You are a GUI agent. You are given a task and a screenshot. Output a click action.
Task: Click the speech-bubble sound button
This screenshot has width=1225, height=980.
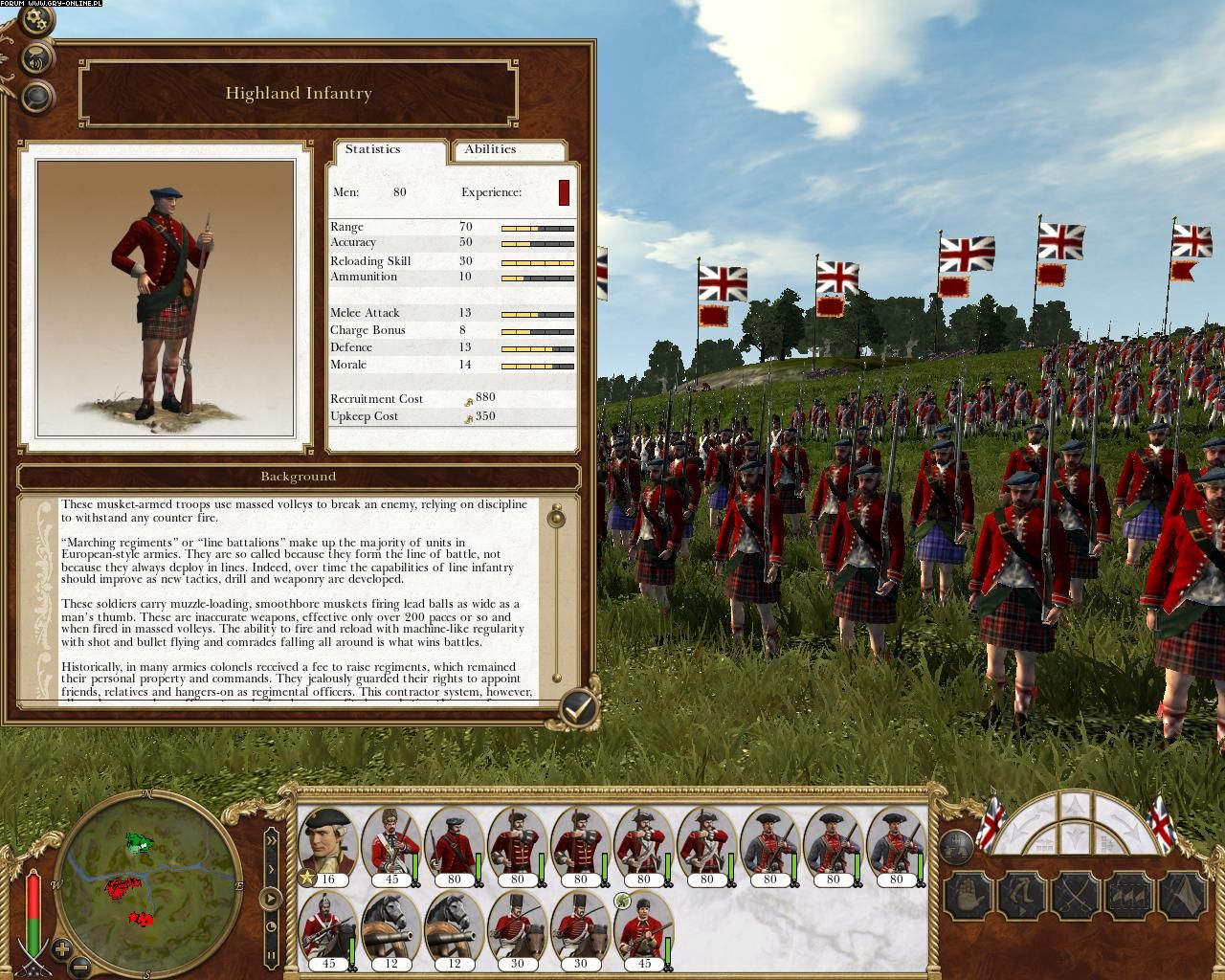pos(36,62)
